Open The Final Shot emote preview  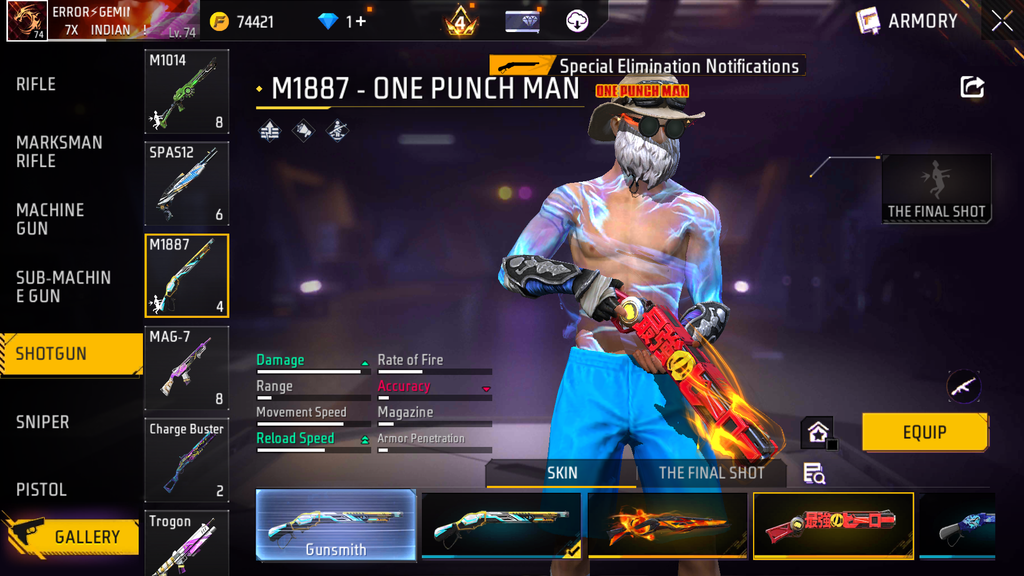937,188
